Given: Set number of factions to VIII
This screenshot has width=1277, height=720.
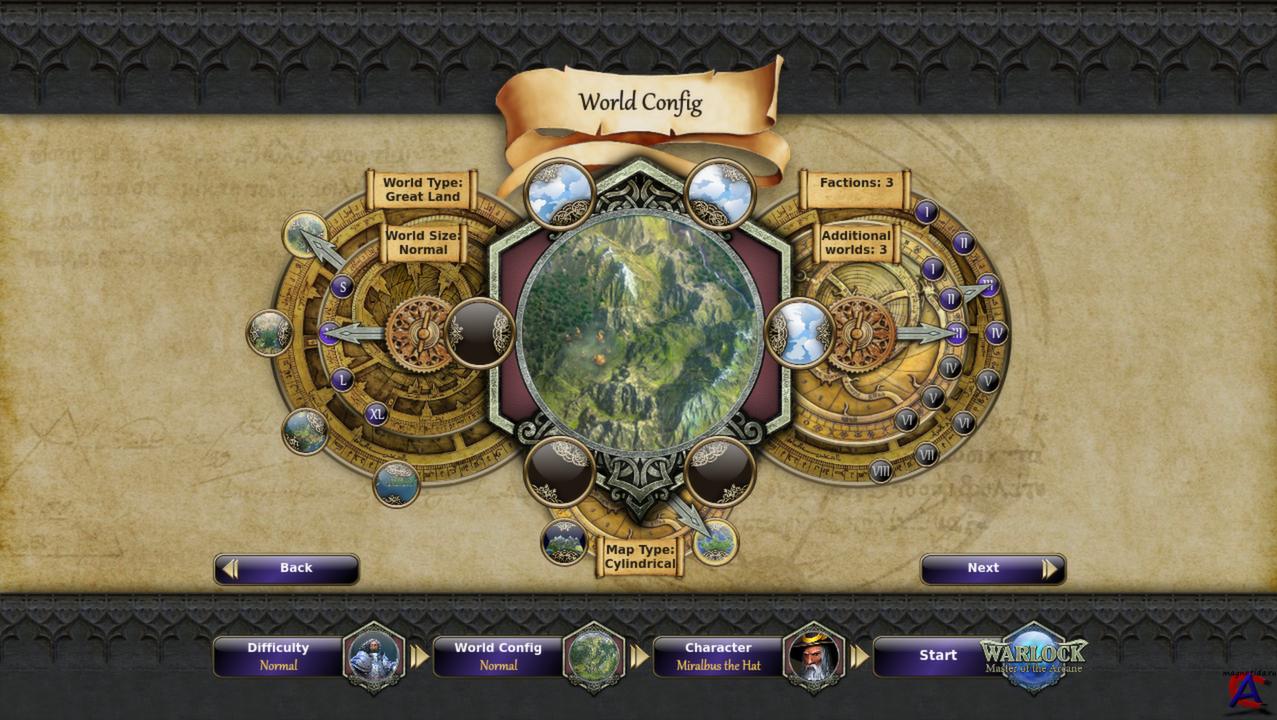Looking at the screenshot, I should [x=881, y=470].
